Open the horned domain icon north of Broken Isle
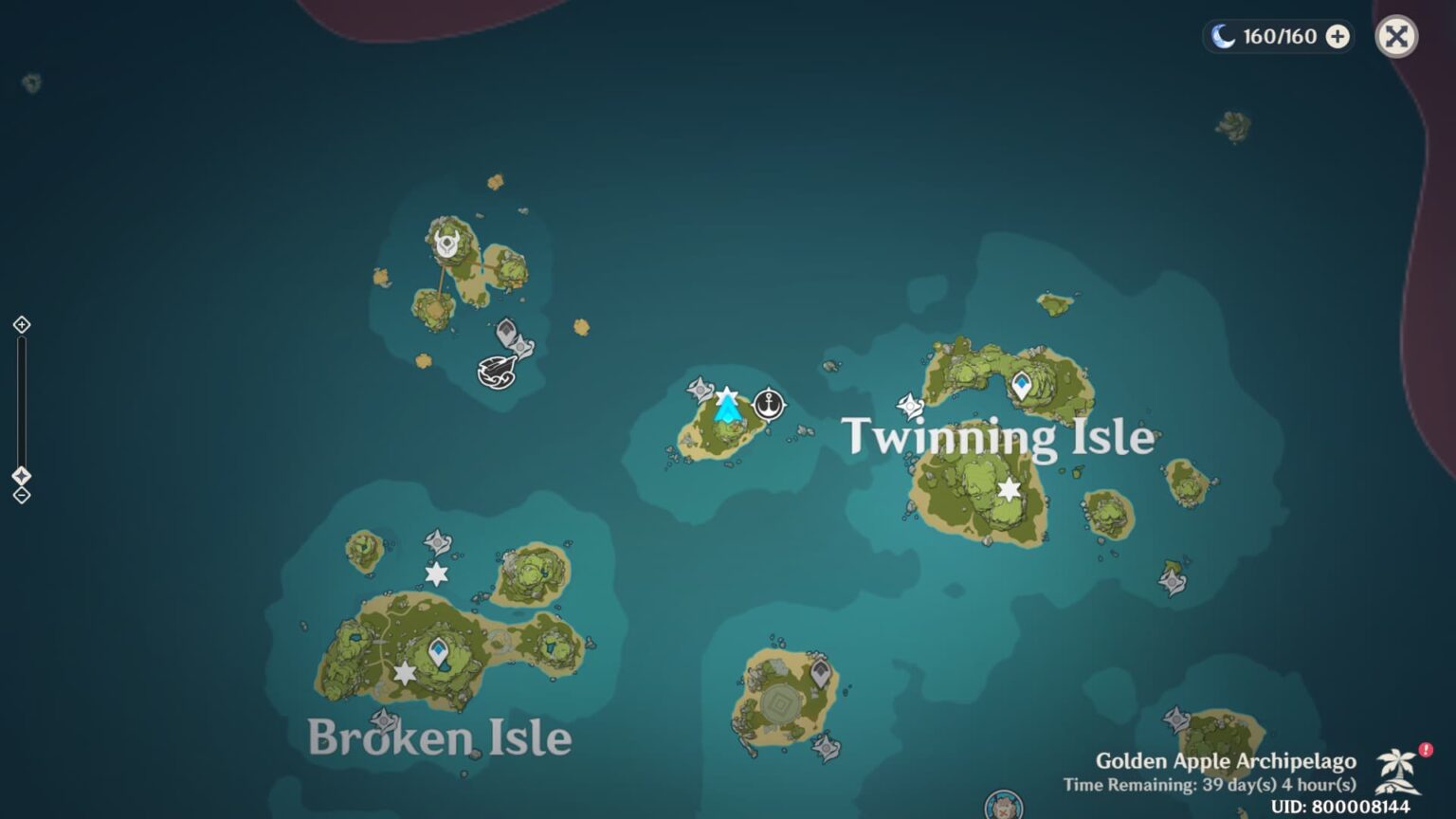 446,244
